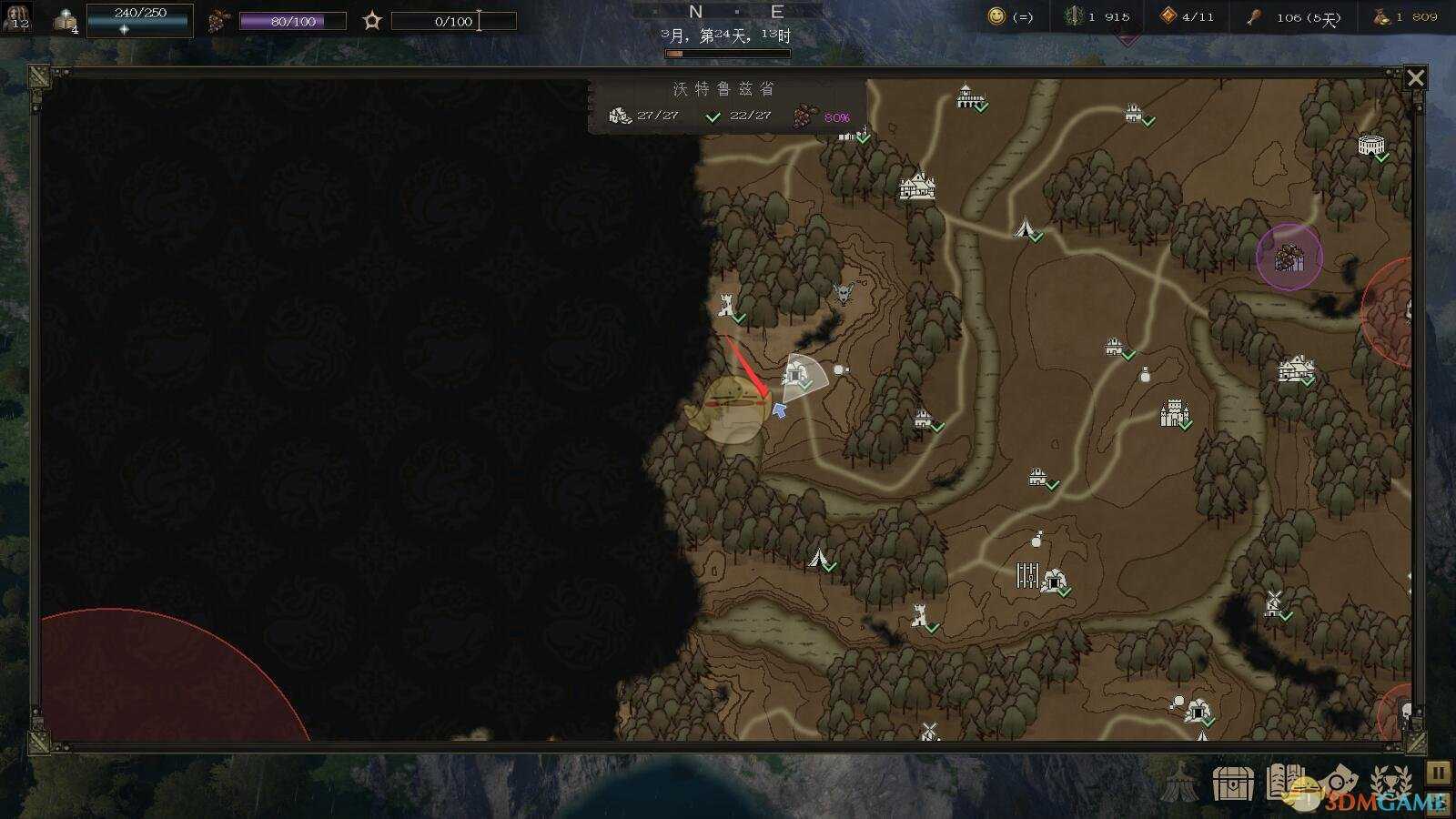The width and height of the screenshot is (1456, 819).
Task: Open the camp/rest tent icon
Action: coord(1181,784)
